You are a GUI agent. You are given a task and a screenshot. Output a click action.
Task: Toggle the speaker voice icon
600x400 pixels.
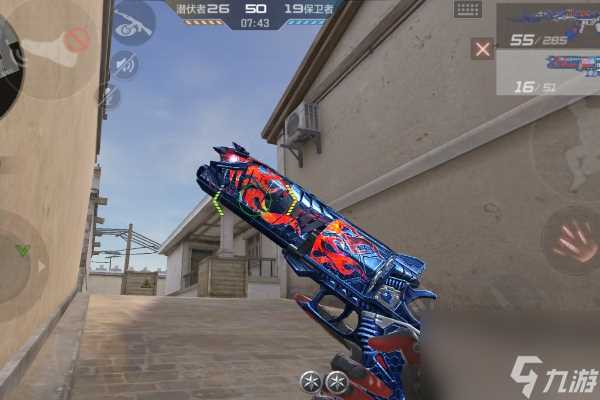coord(124,65)
